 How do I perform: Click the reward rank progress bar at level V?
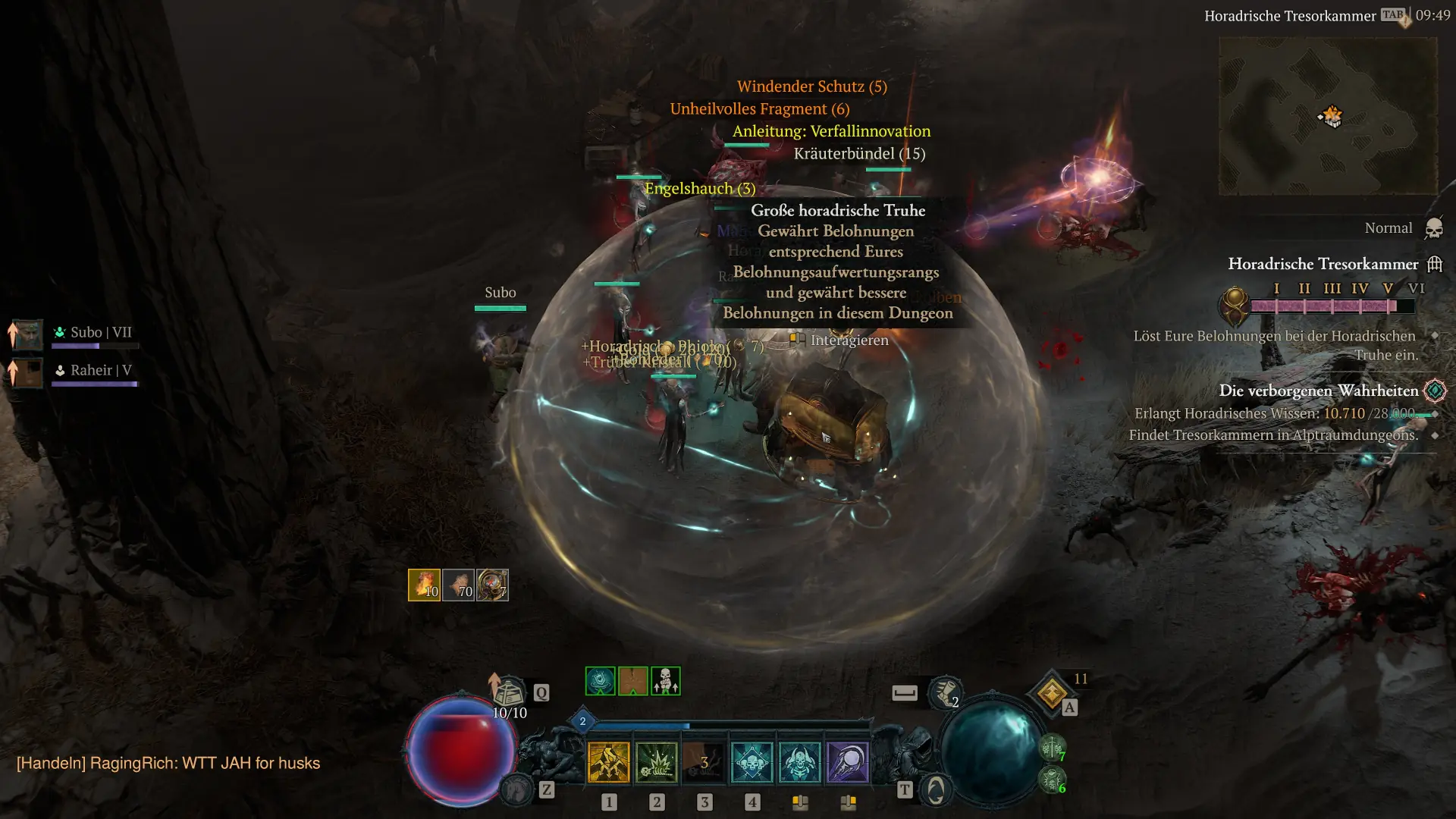click(x=1388, y=304)
